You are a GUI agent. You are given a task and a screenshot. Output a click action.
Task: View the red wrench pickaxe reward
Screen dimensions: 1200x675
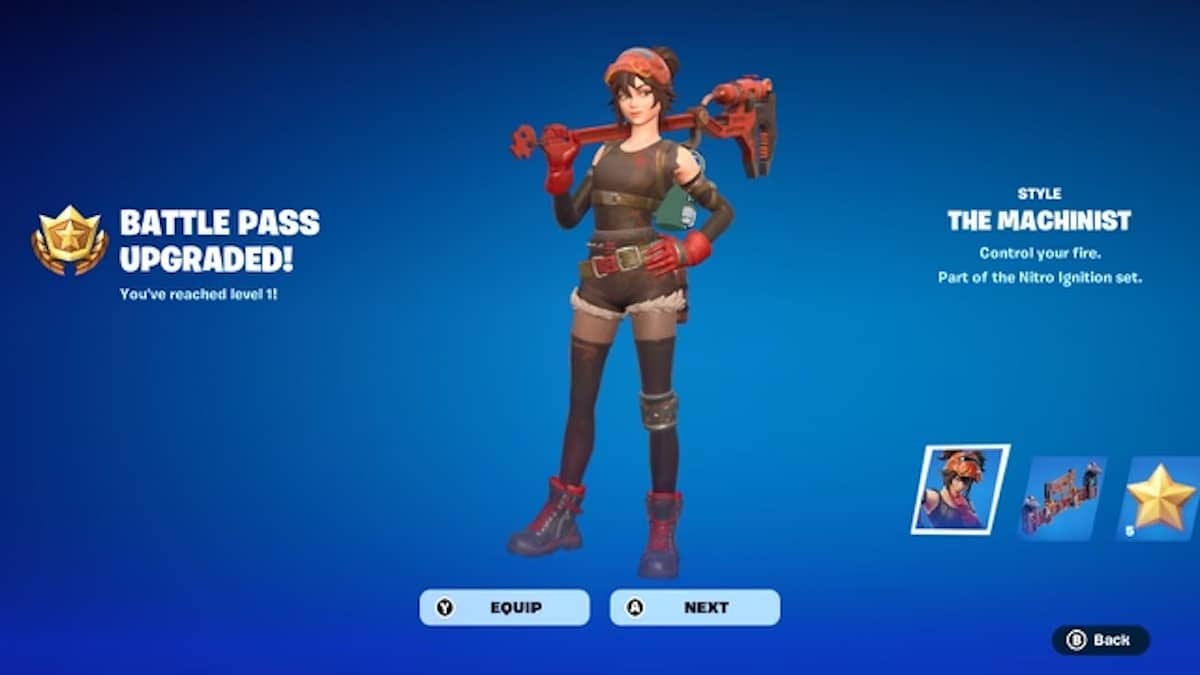pyautogui.click(x=1062, y=498)
